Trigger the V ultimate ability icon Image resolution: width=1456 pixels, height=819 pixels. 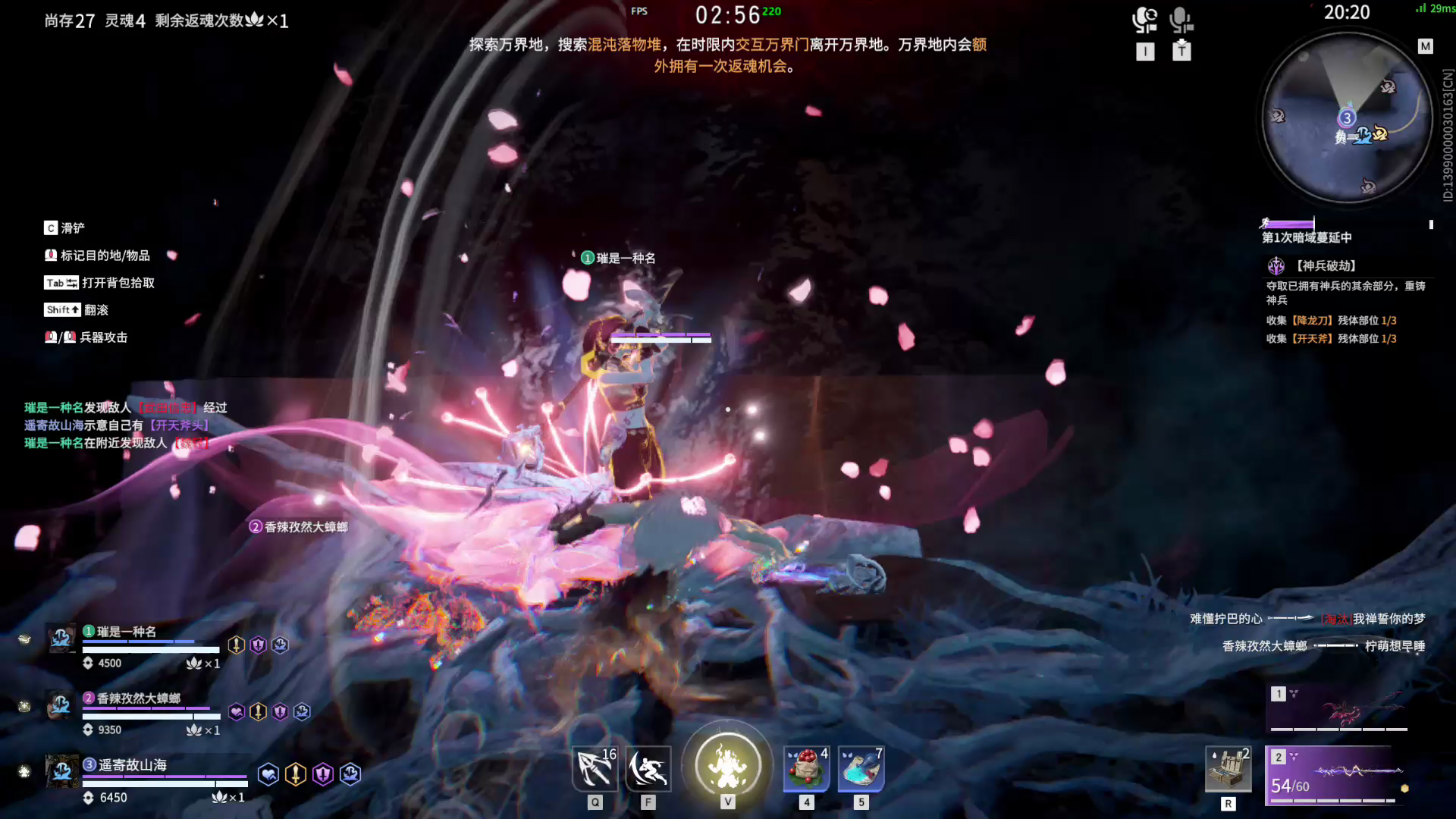pos(727,764)
